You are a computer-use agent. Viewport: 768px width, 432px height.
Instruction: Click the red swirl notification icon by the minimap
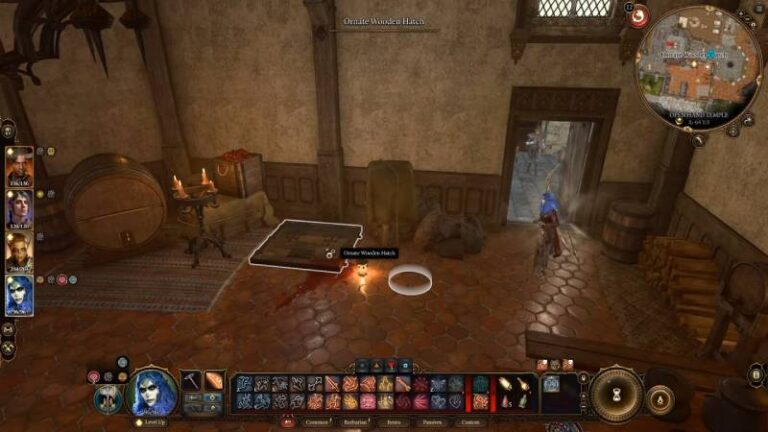pos(638,16)
